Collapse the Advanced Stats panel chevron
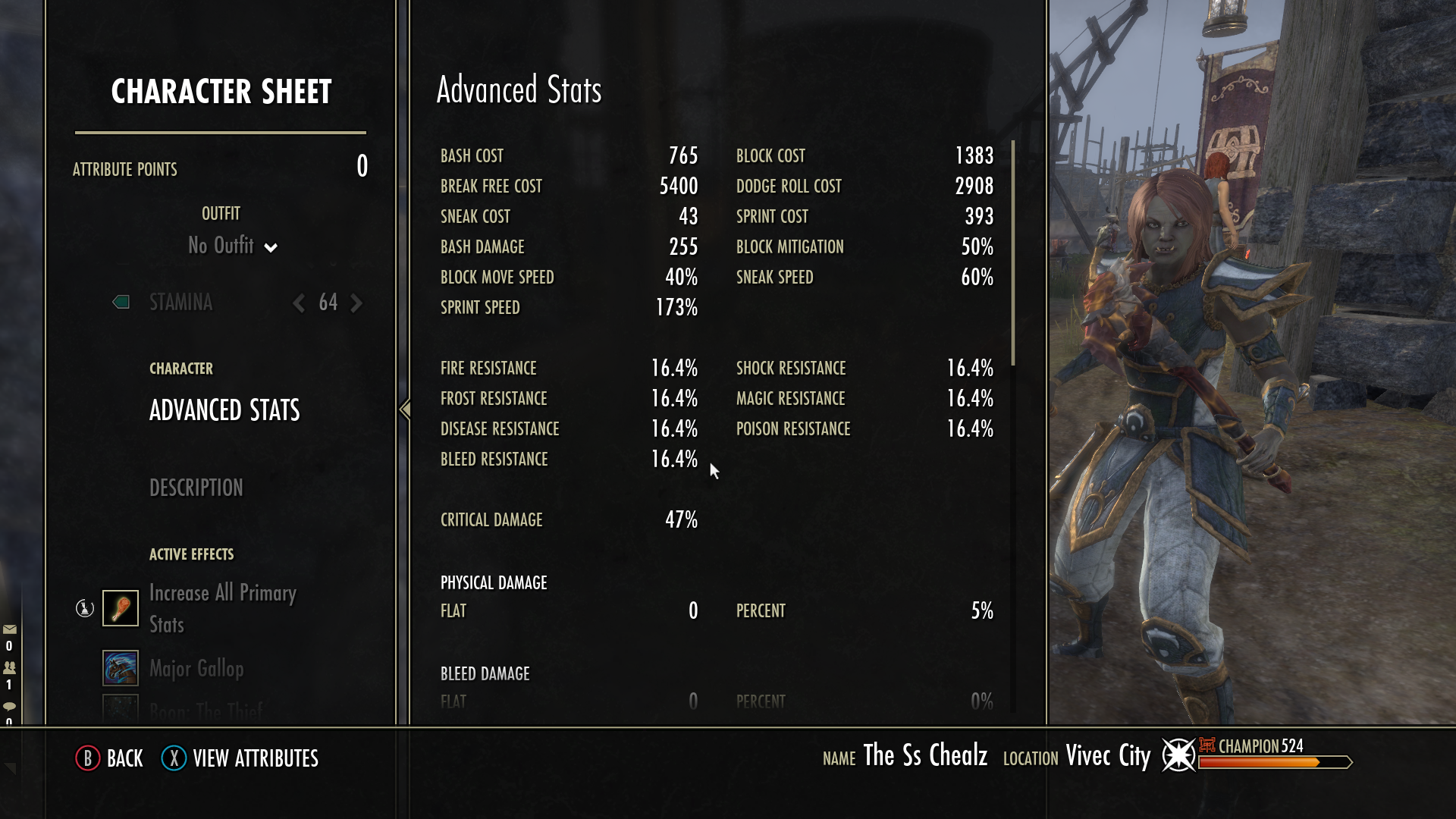This screenshot has width=1456, height=819. pos(404,409)
